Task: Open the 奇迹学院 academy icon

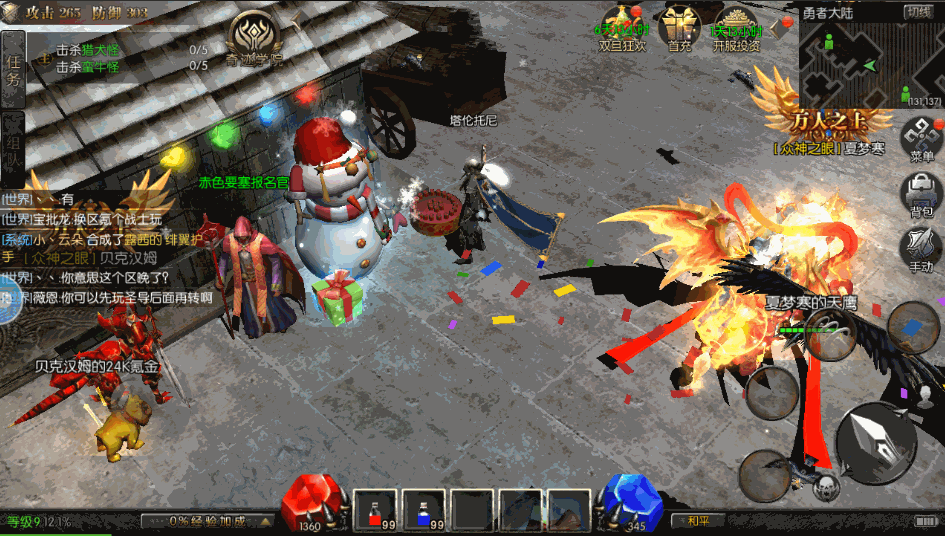Action: [254, 39]
